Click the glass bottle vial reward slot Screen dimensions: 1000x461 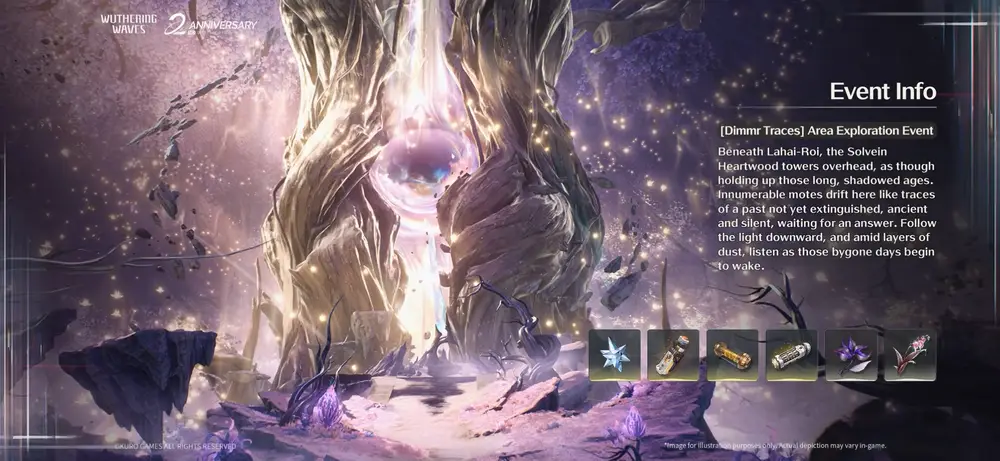point(672,355)
